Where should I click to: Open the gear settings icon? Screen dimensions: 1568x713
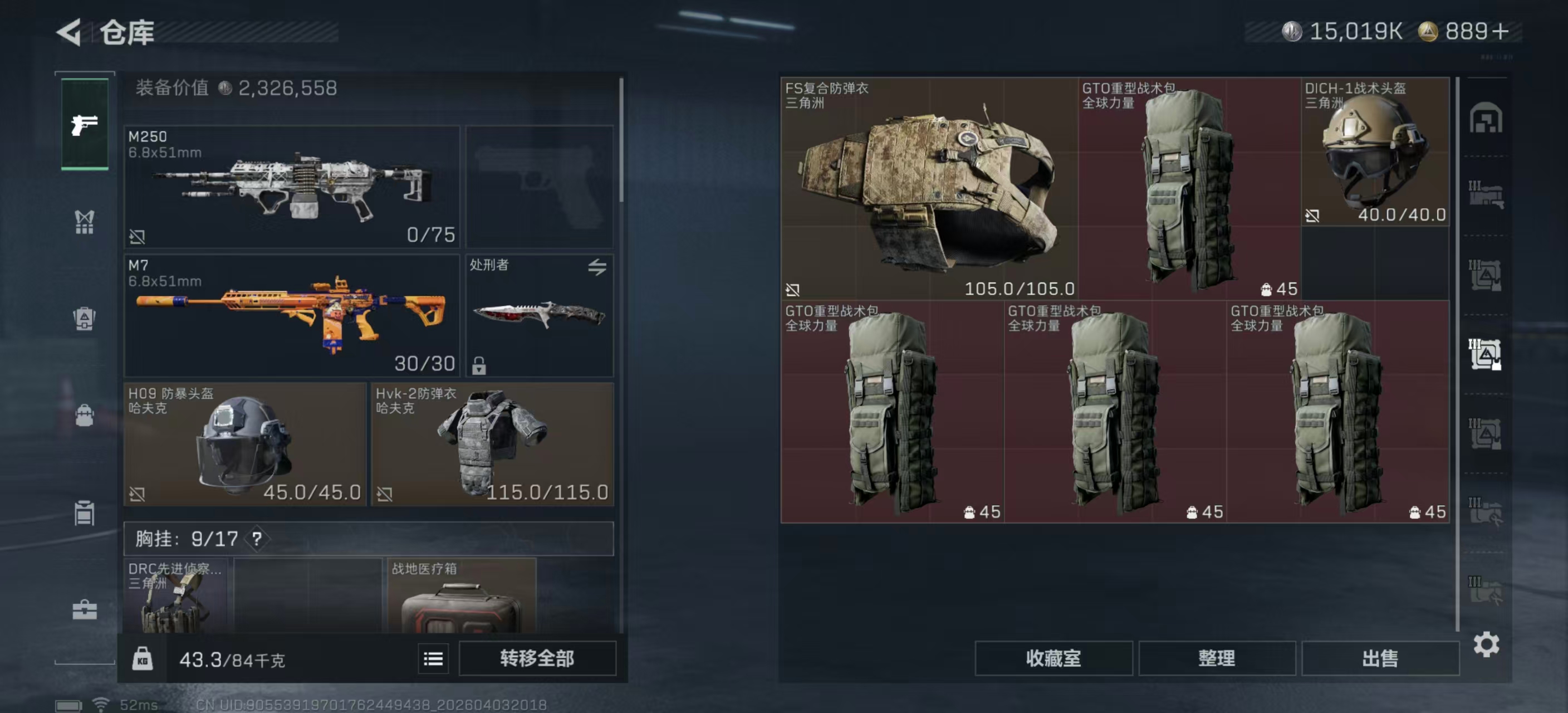point(1486,644)
